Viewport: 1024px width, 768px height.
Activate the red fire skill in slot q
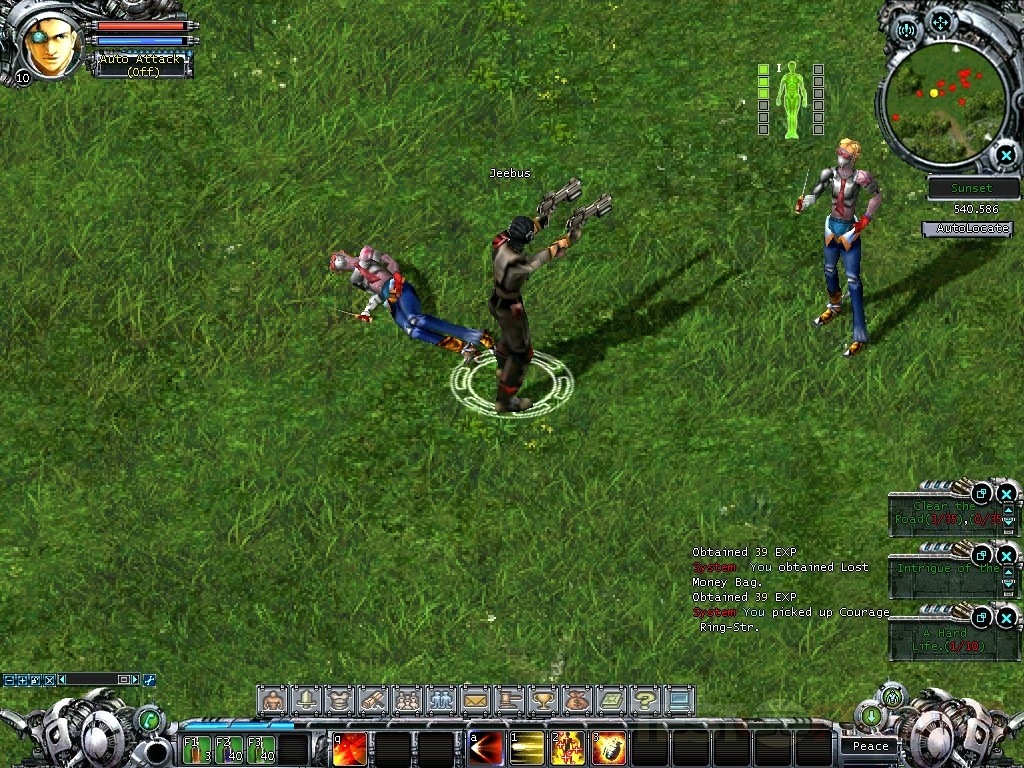click(350, 748)
